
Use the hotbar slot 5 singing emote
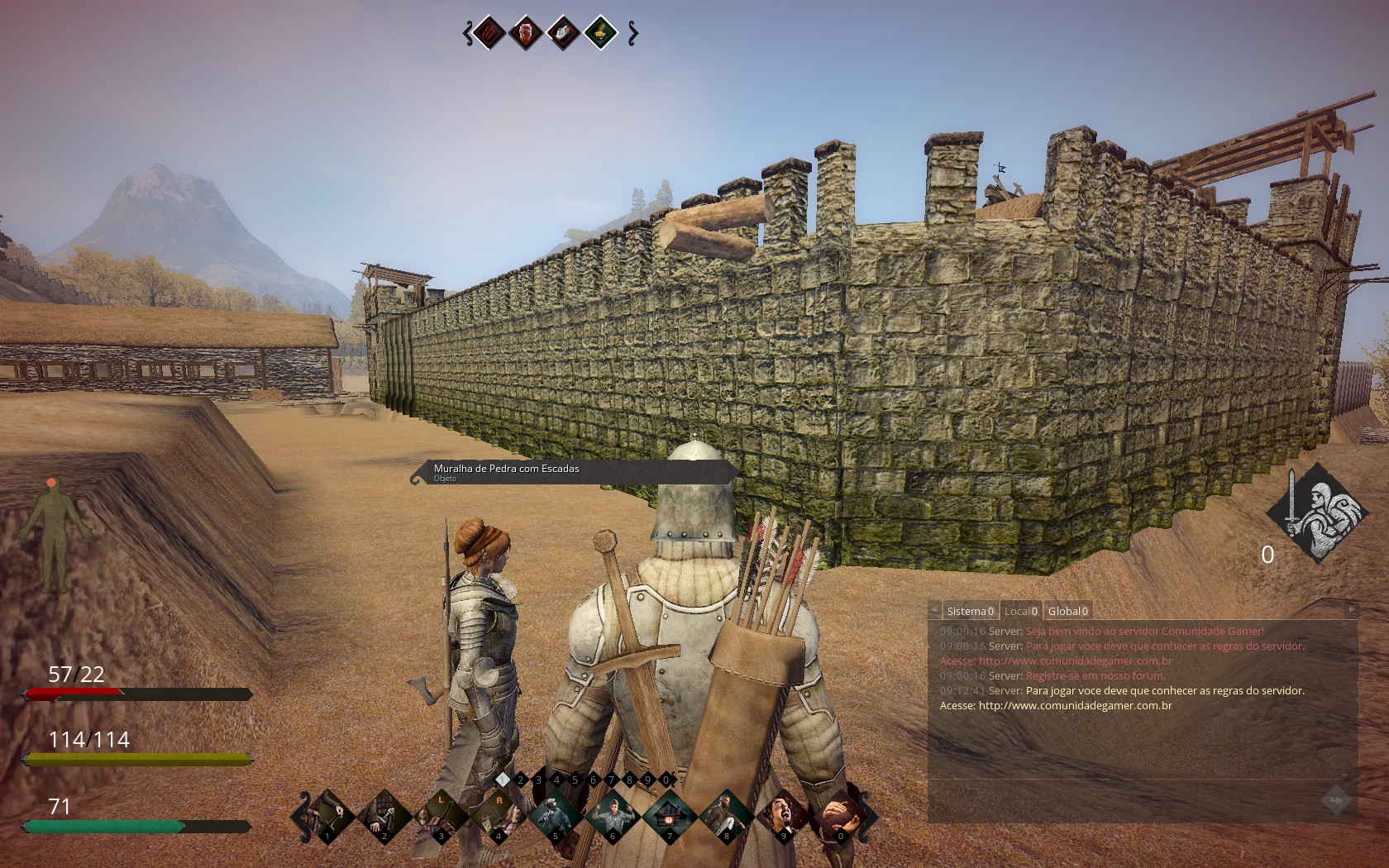(556, 814)
